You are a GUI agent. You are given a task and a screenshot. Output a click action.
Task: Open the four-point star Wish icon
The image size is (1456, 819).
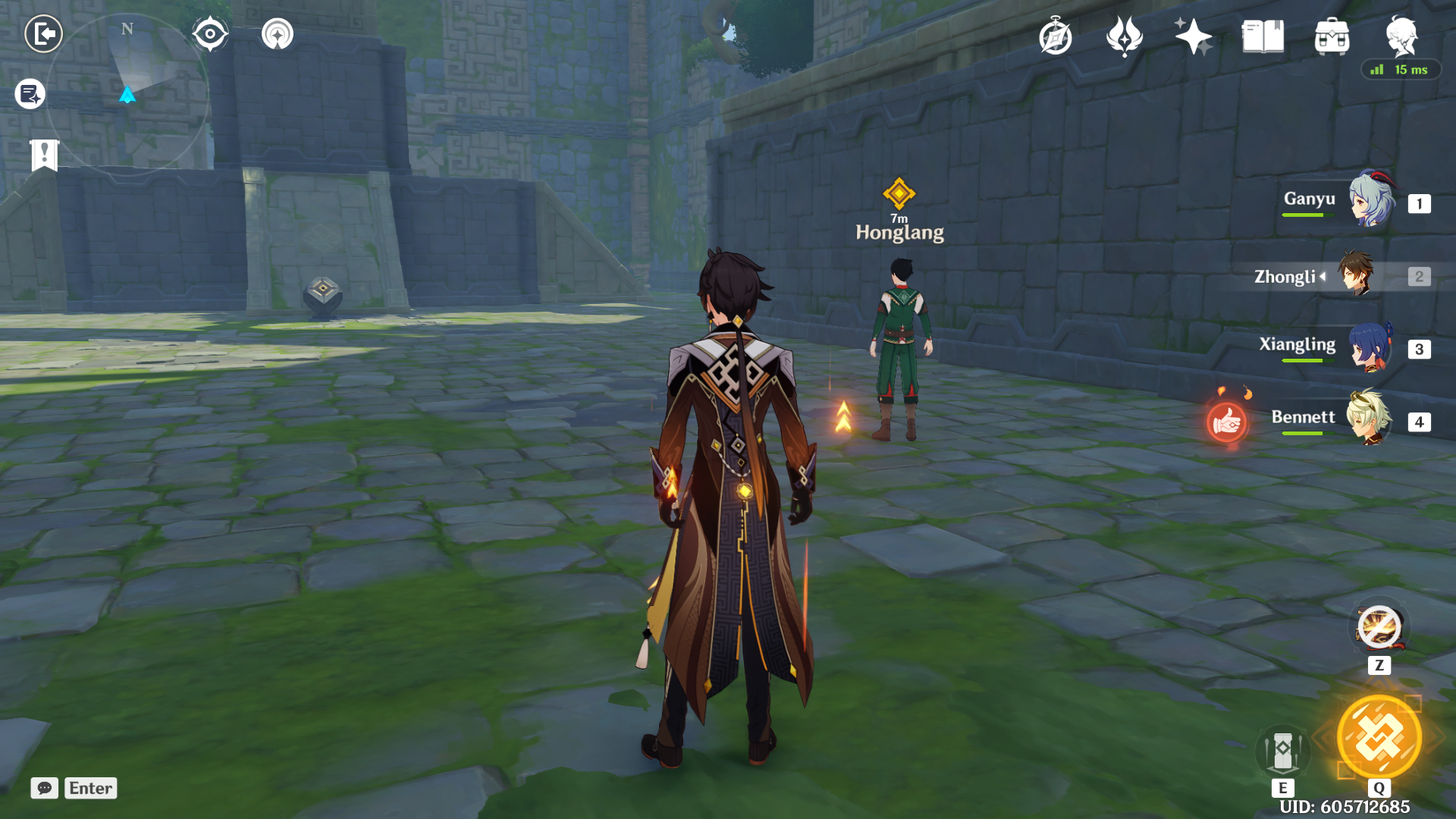[1193, 36]
